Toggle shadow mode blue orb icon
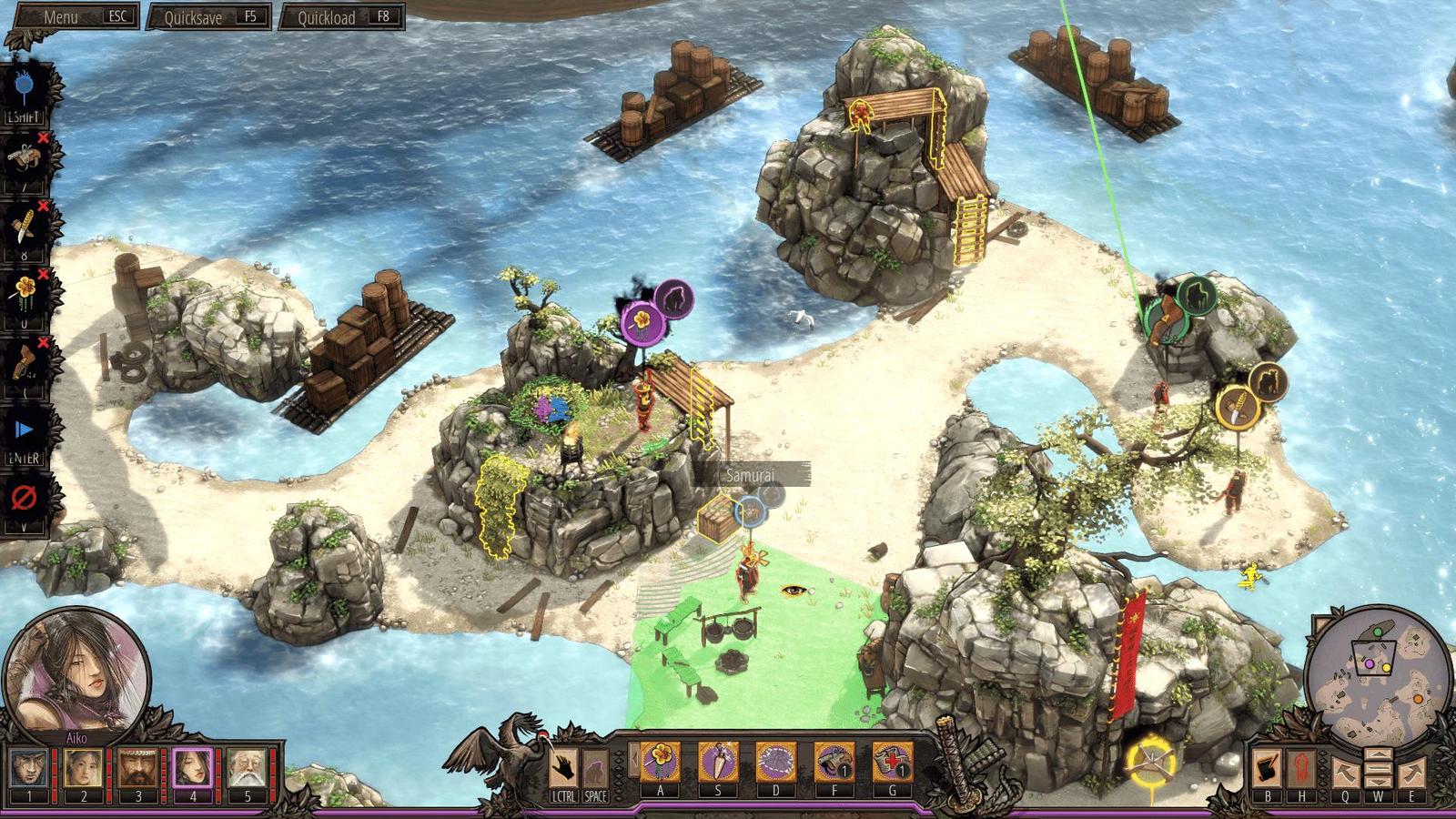This screenshot has width=1456, height=819. click(x=24, y=87)
